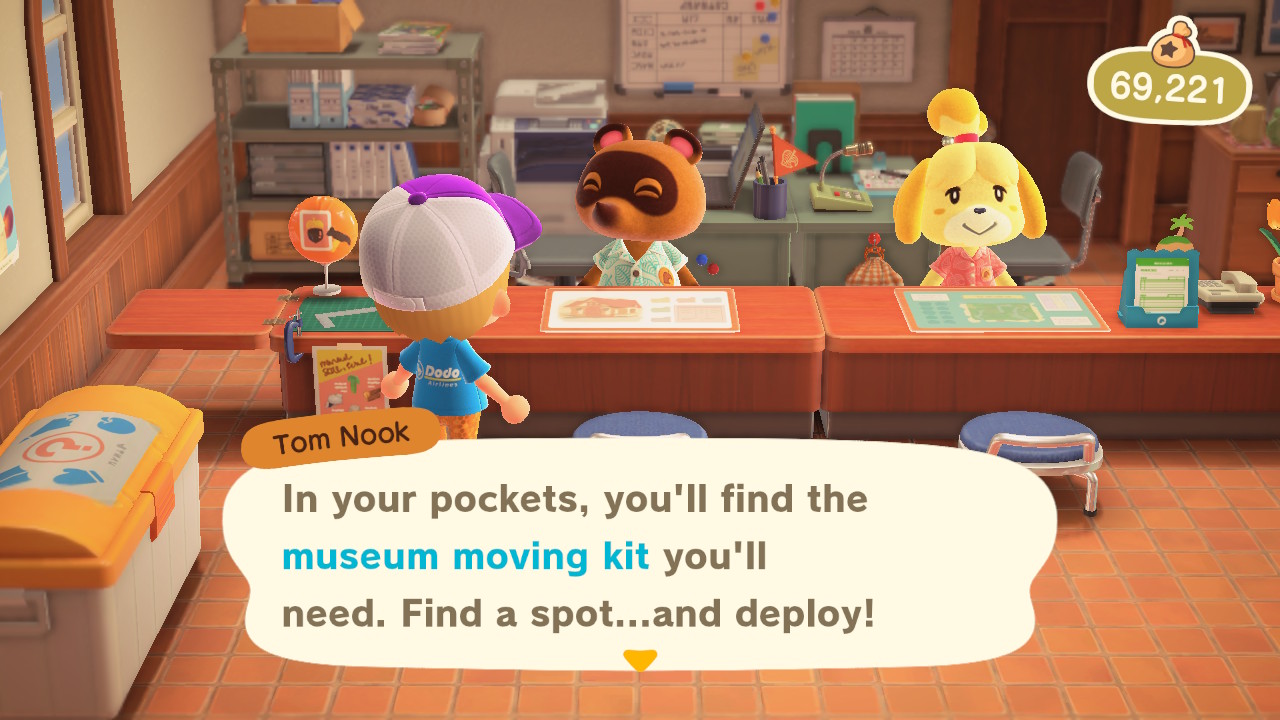The image size is (1280, 720).
Task: Expand the dialogue with the yellow arrow
Action: (x=640, y=661)
